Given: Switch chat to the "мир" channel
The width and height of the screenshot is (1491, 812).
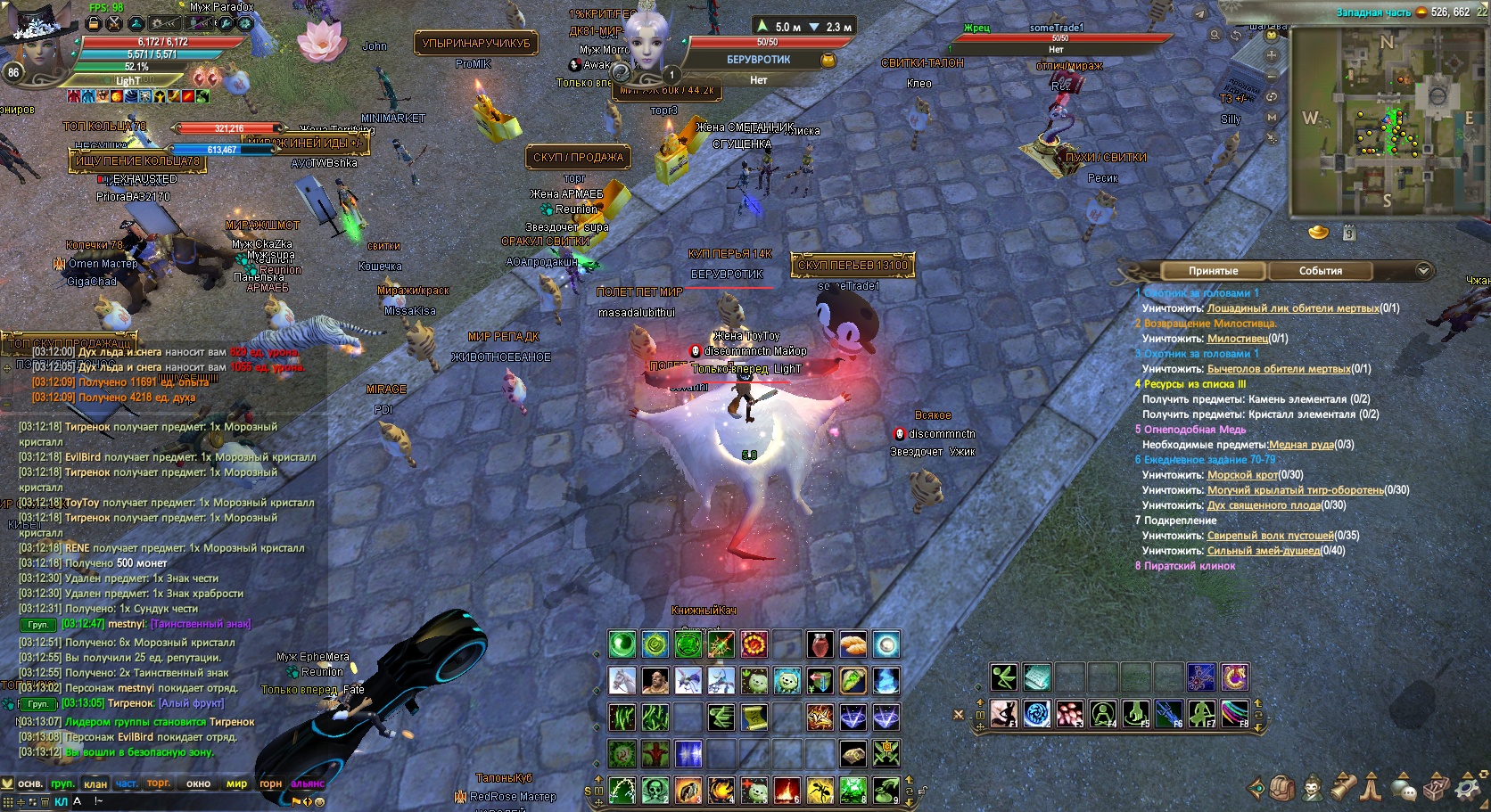Looking at the screenshot, I should 236,784.
